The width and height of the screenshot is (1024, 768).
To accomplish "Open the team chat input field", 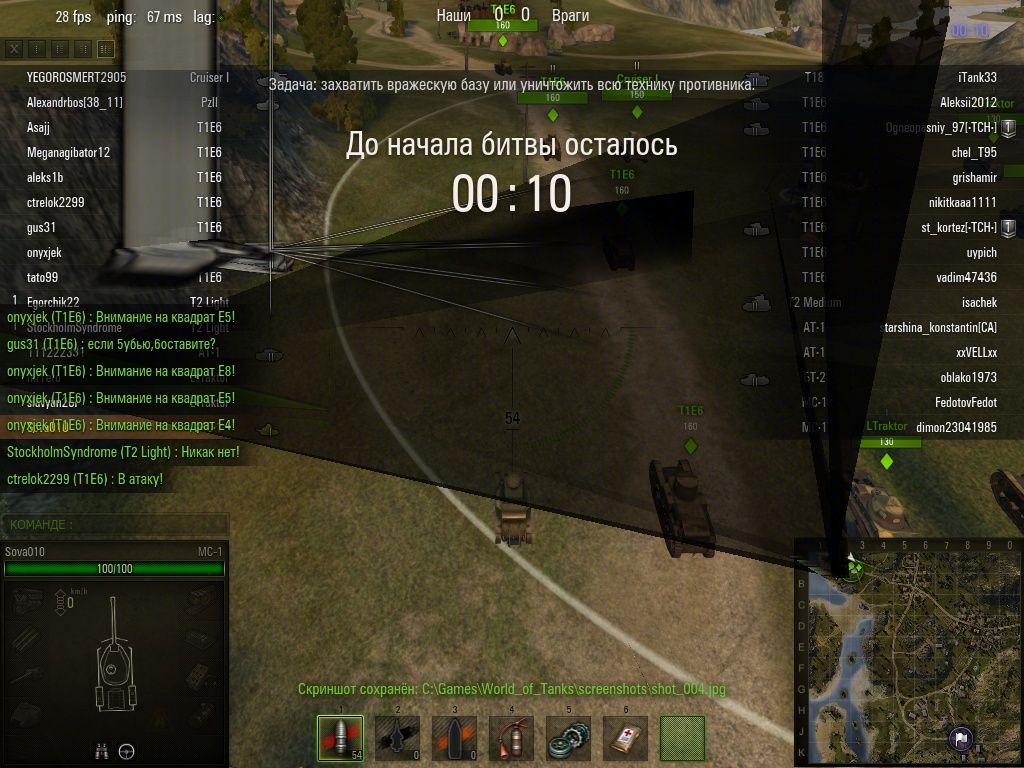I will point(115,524).
